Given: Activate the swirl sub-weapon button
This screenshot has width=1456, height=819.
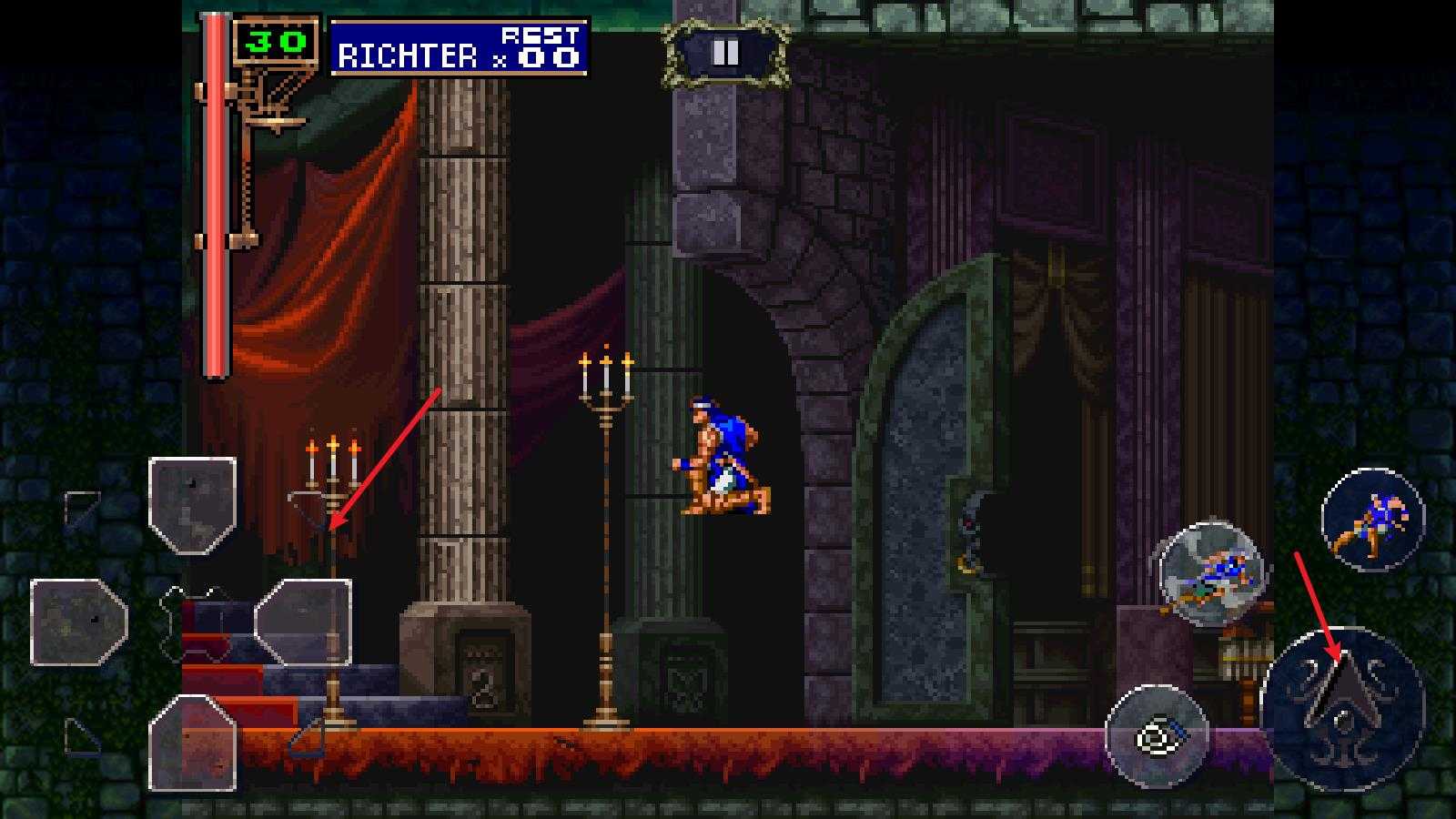Looking at the screenshot, I should (1157, 736).
